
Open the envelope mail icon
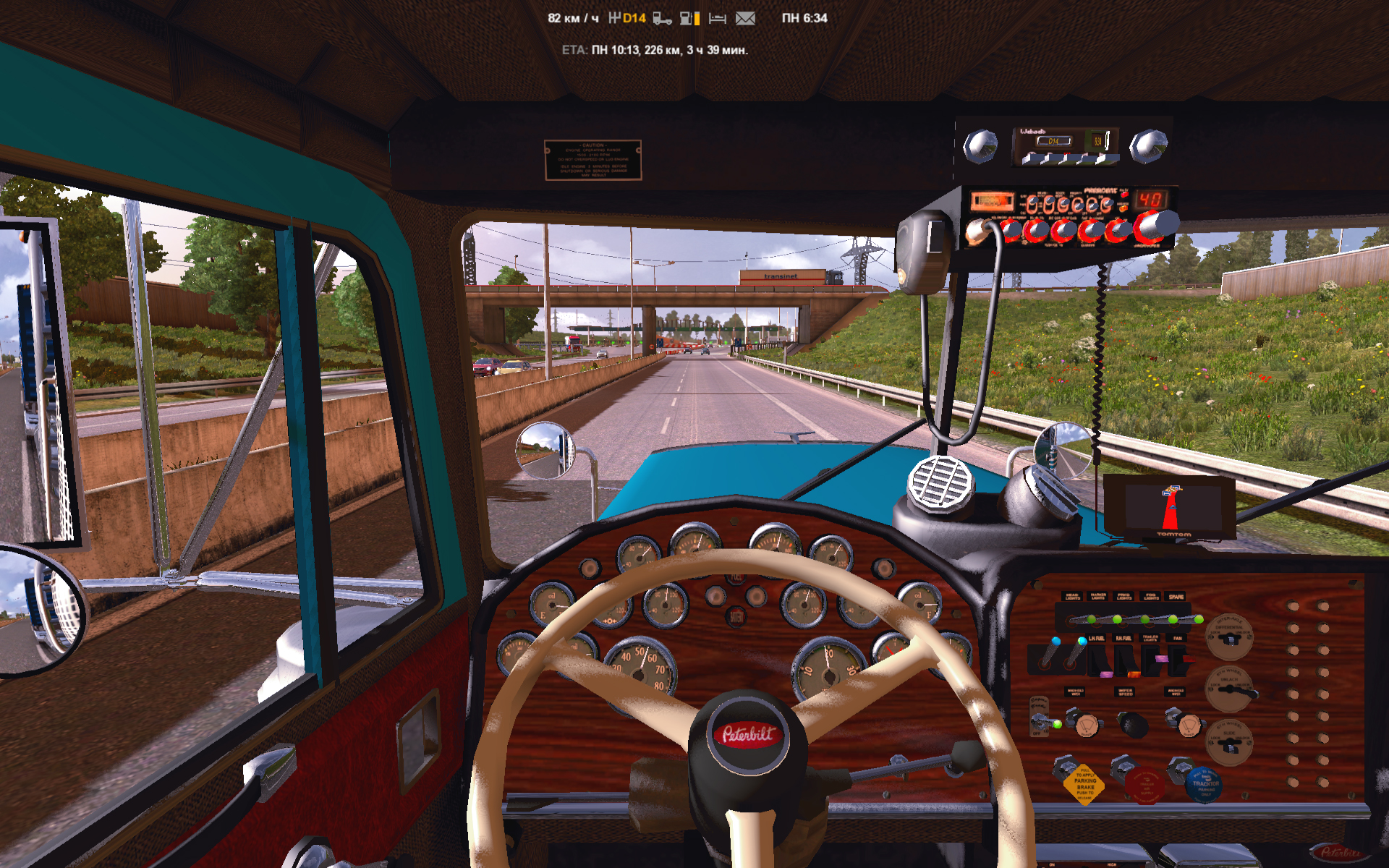(745, 18)
